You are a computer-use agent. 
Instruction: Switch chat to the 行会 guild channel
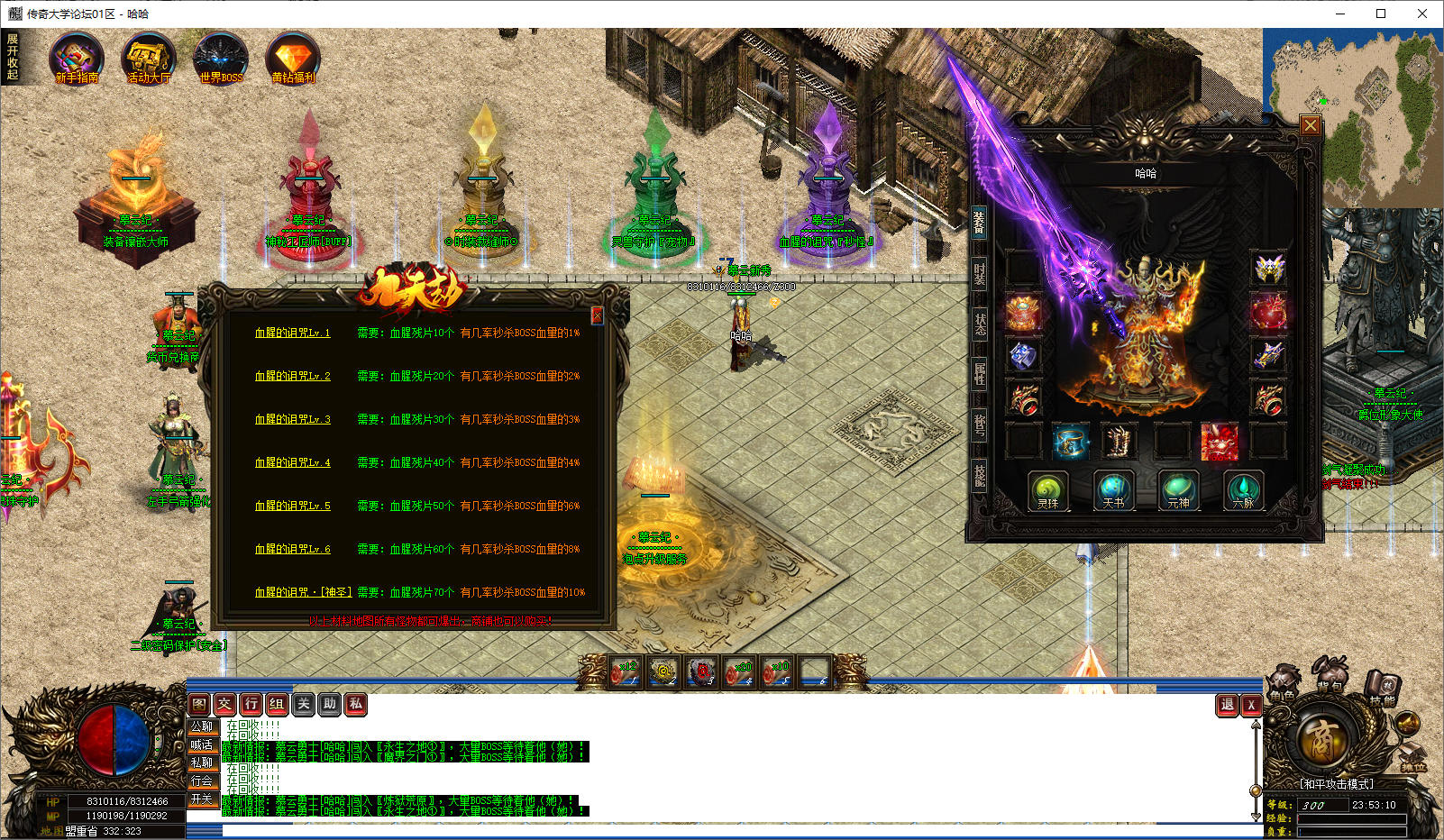pos(202,781)
